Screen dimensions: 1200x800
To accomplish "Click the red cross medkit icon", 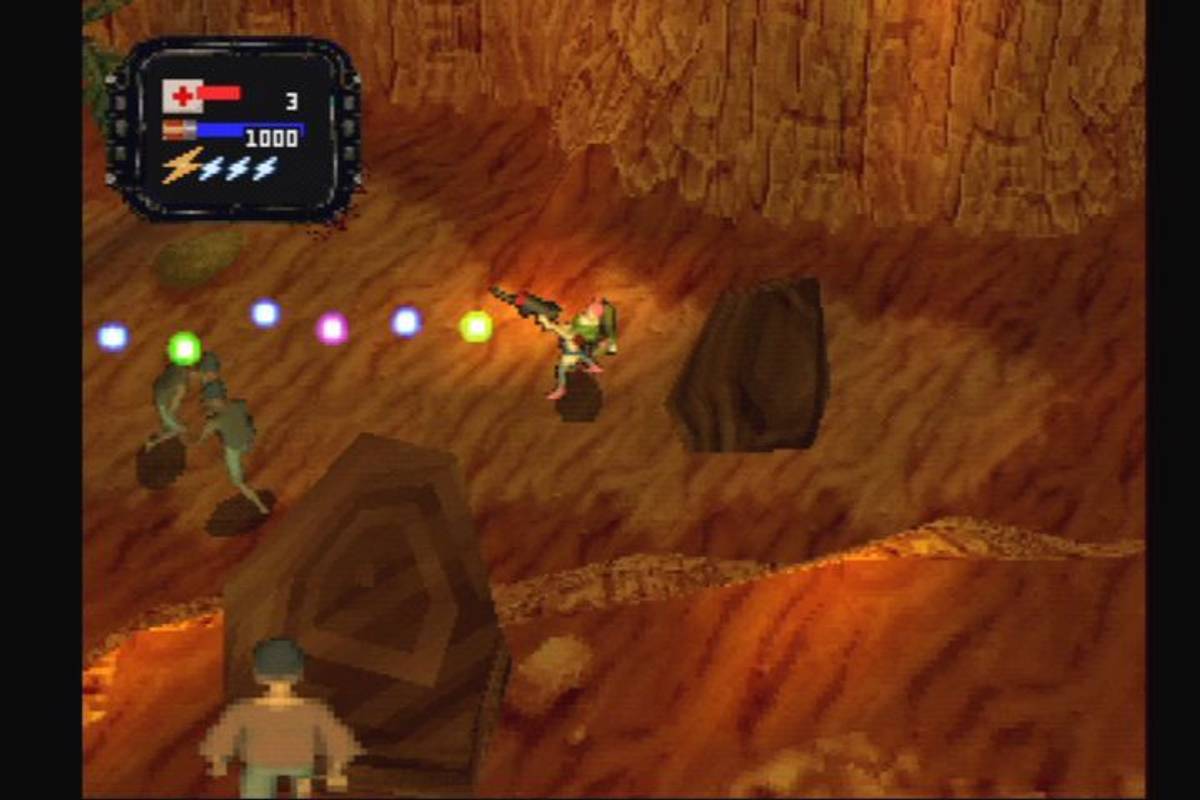I will [x=182, y=96].
